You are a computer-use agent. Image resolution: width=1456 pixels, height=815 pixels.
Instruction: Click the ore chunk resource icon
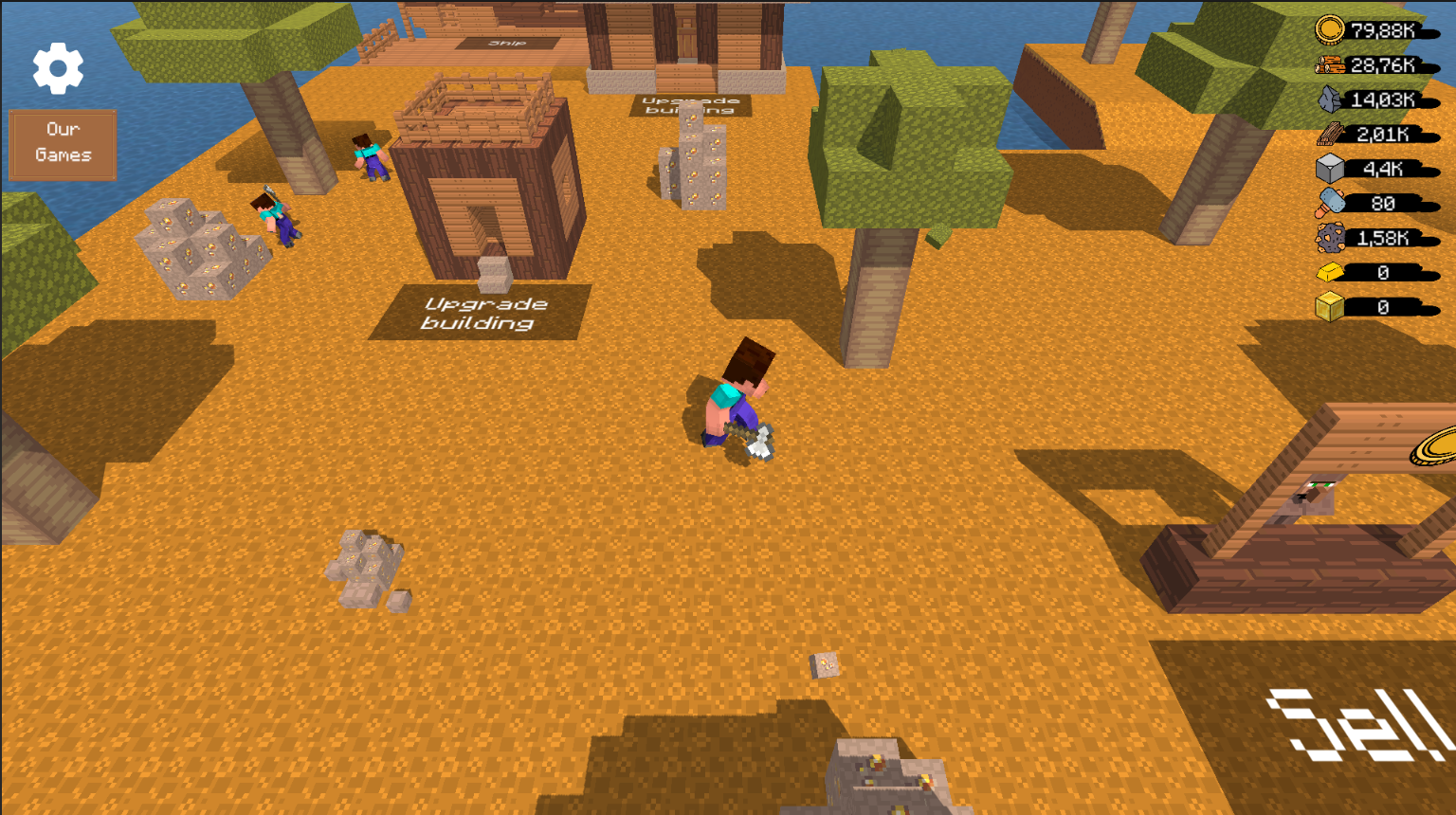tap(1331, 237)
